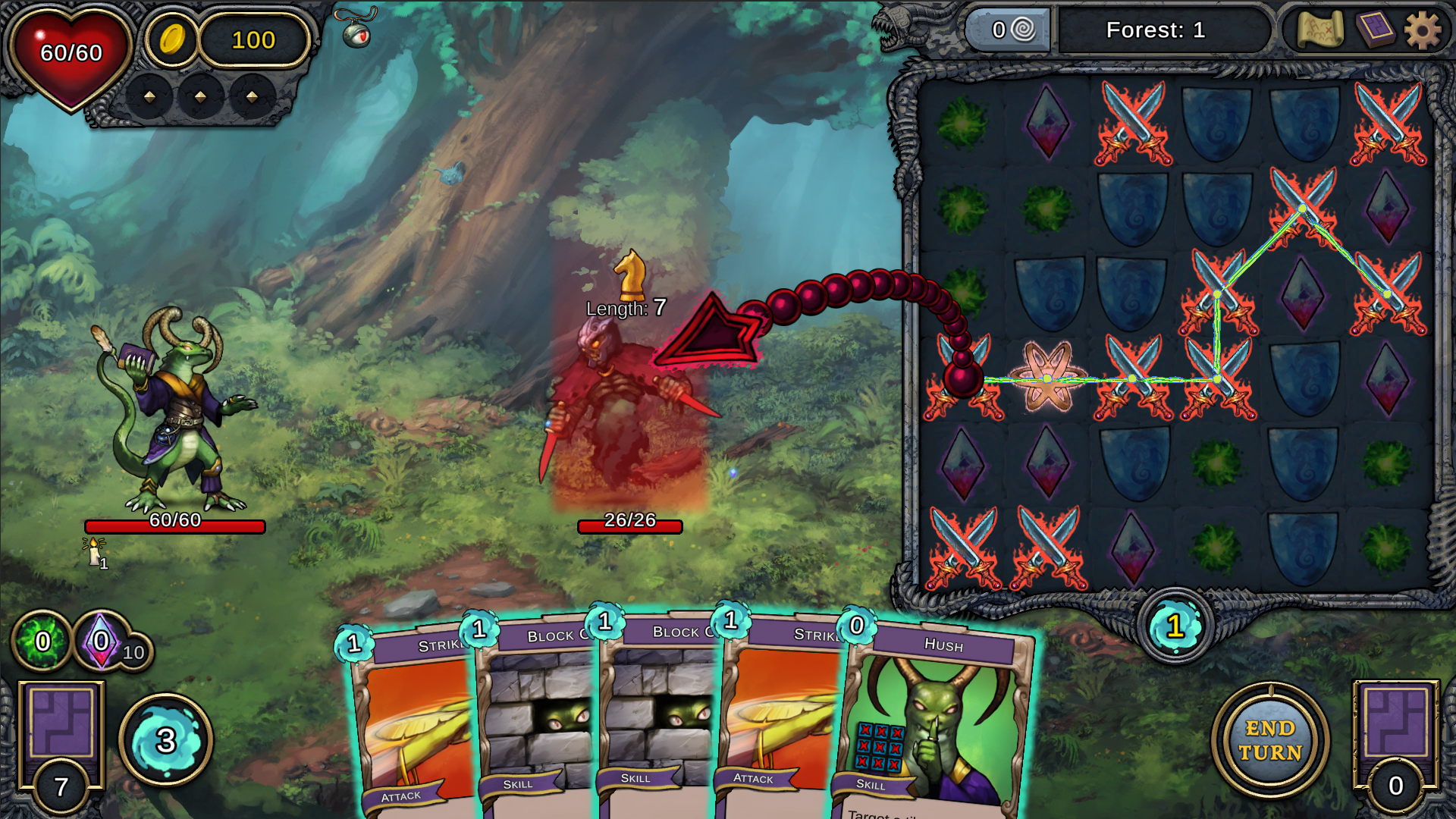Inspect the eyeball amulet relic
Image resolution: width=1456 pixels, height=819 pixels.
coord(356,30)
